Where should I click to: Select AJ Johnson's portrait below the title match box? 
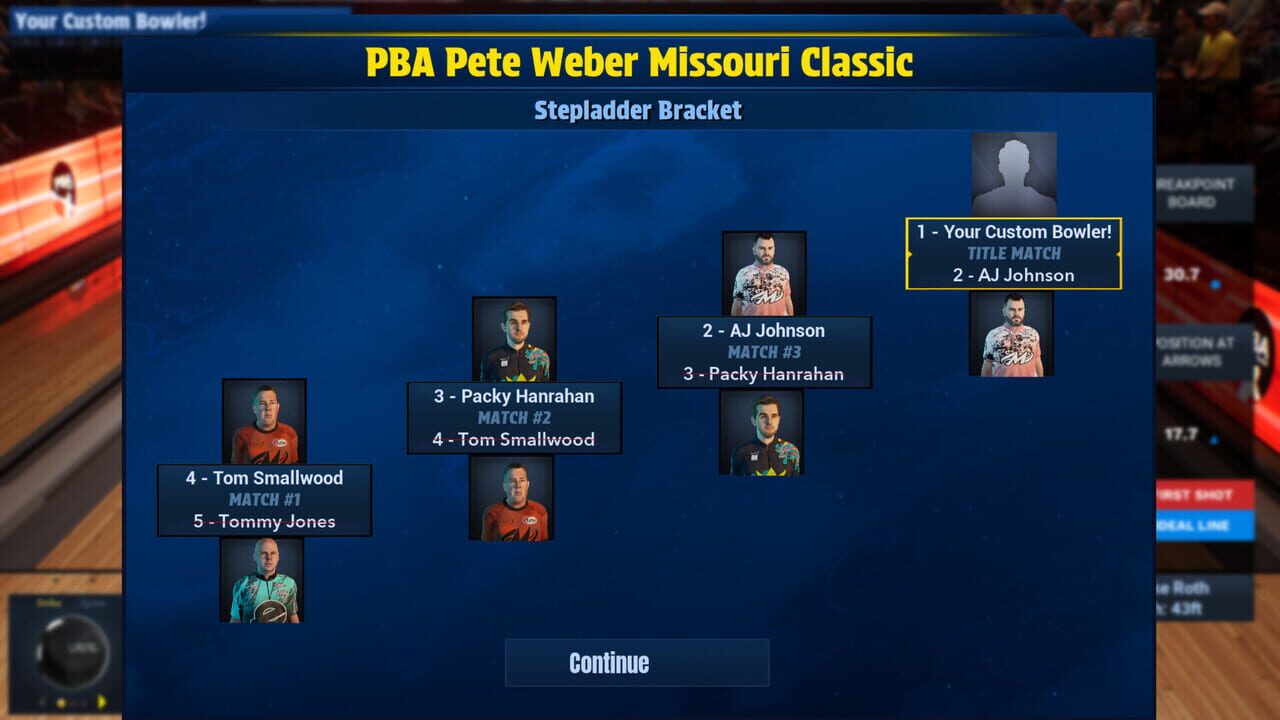[x=1012, y=335]
